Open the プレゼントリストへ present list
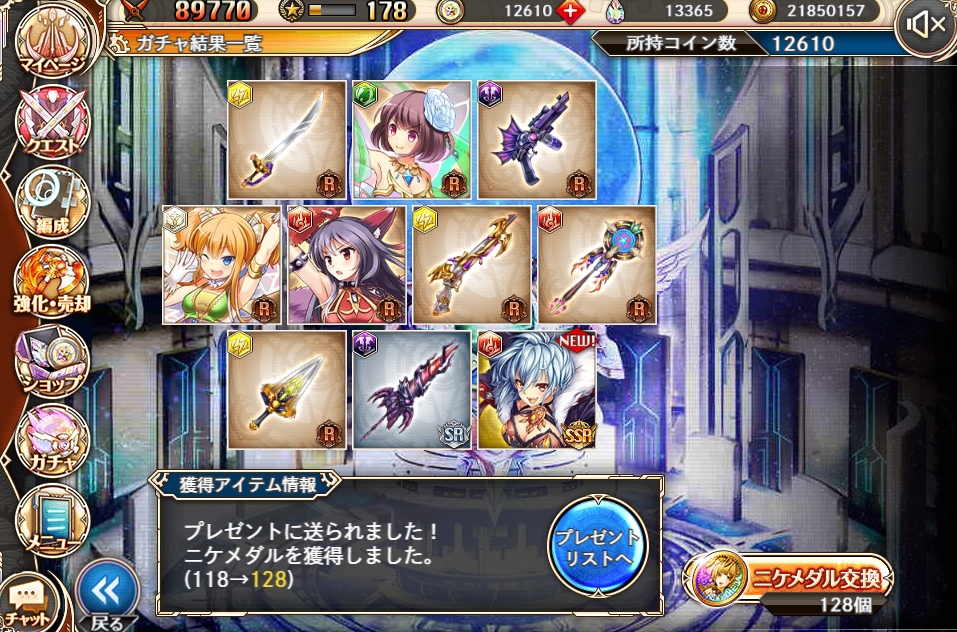 [598, 545]
